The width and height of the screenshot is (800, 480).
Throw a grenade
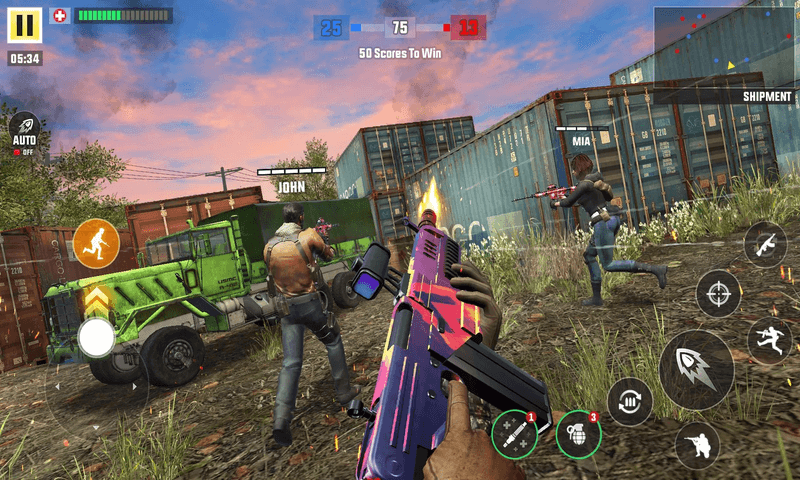tap(578, 433)
